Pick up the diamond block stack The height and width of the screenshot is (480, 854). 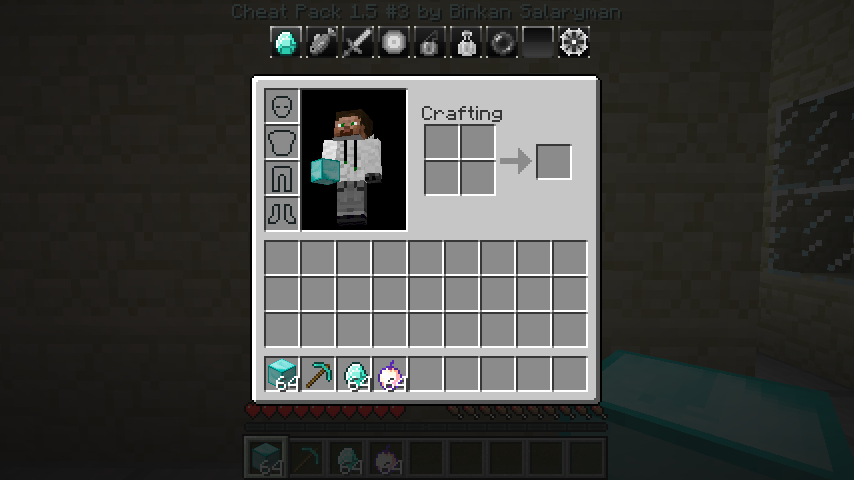(x=282, y=374)
